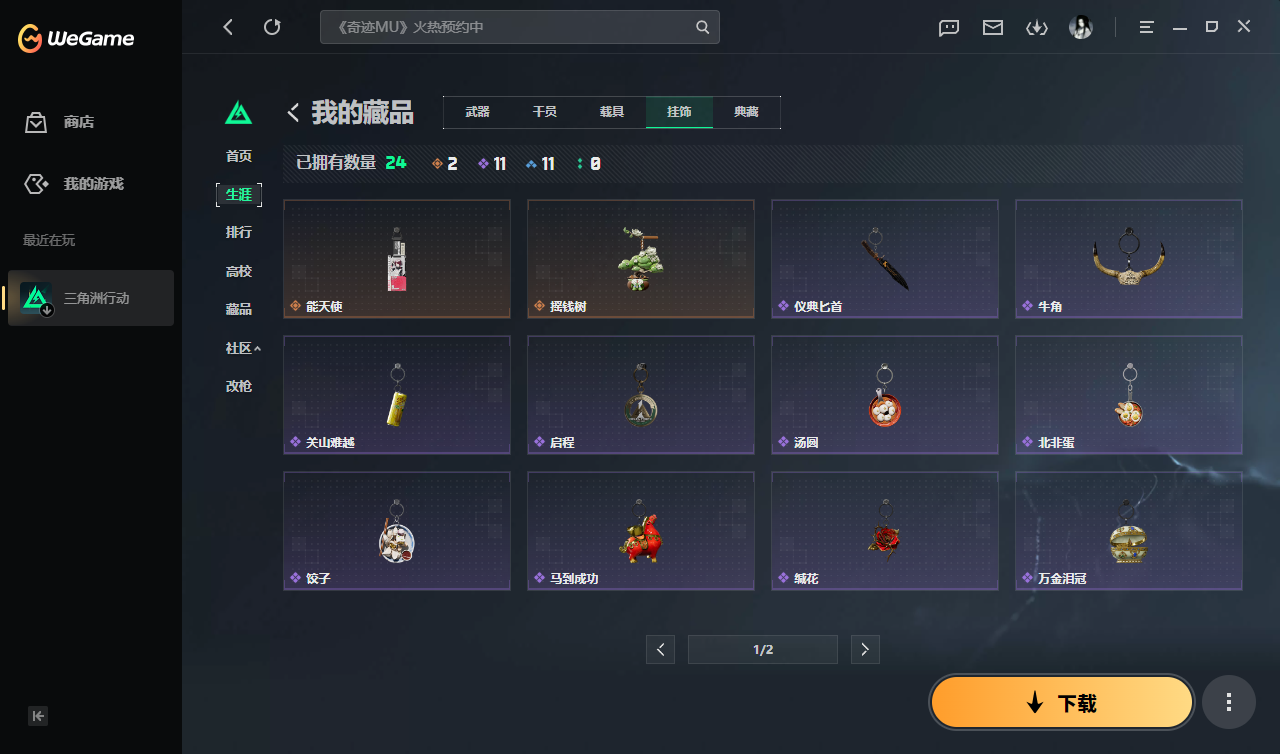The height and width of the screenshot is (754, 1280).
Task: Open the WeGame message chat icon
Action: coord(948,27)
